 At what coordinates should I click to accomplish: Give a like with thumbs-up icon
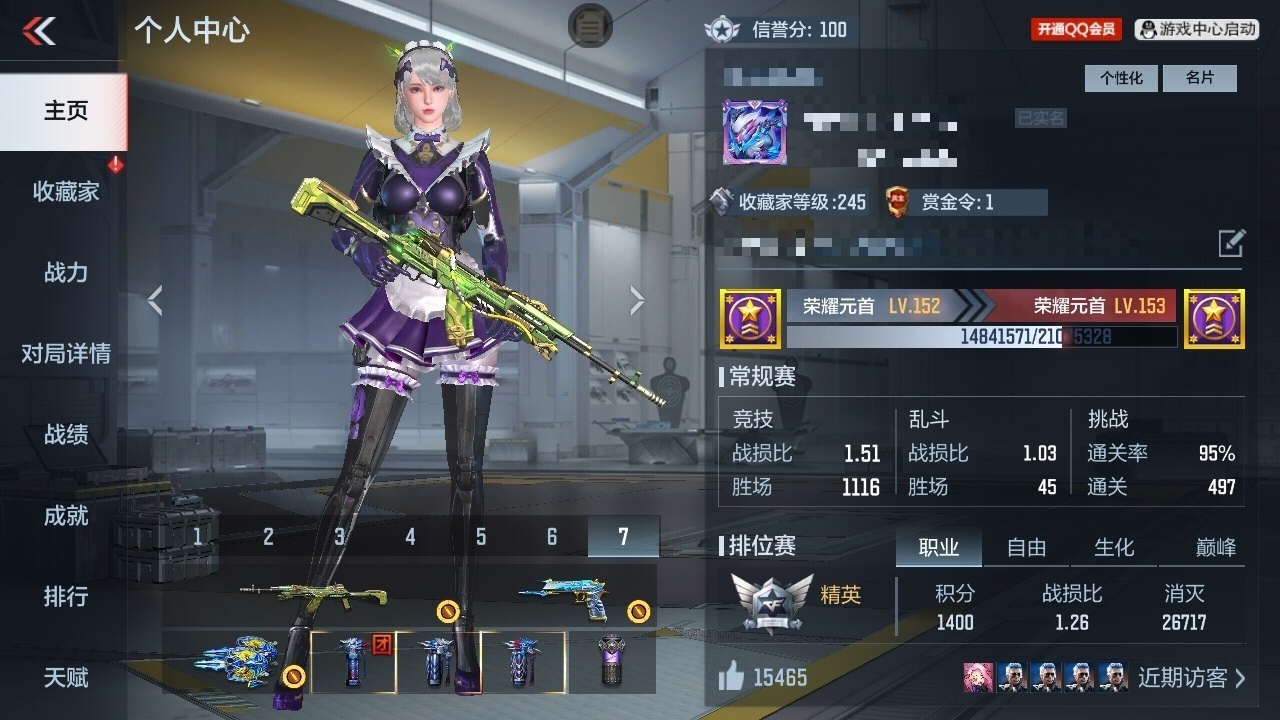(732, 678)
